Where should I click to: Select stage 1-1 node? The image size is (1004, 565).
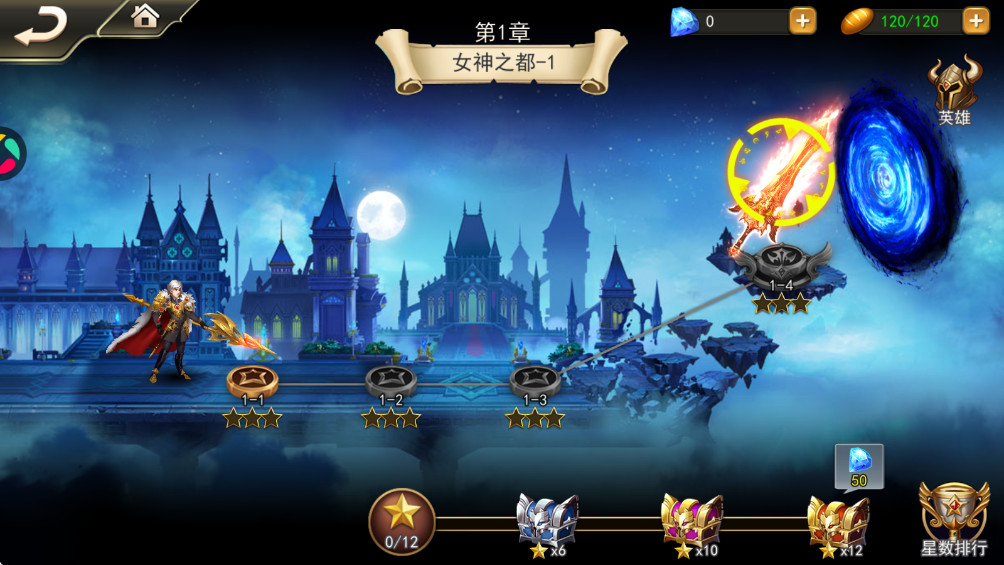pos(252,381)
